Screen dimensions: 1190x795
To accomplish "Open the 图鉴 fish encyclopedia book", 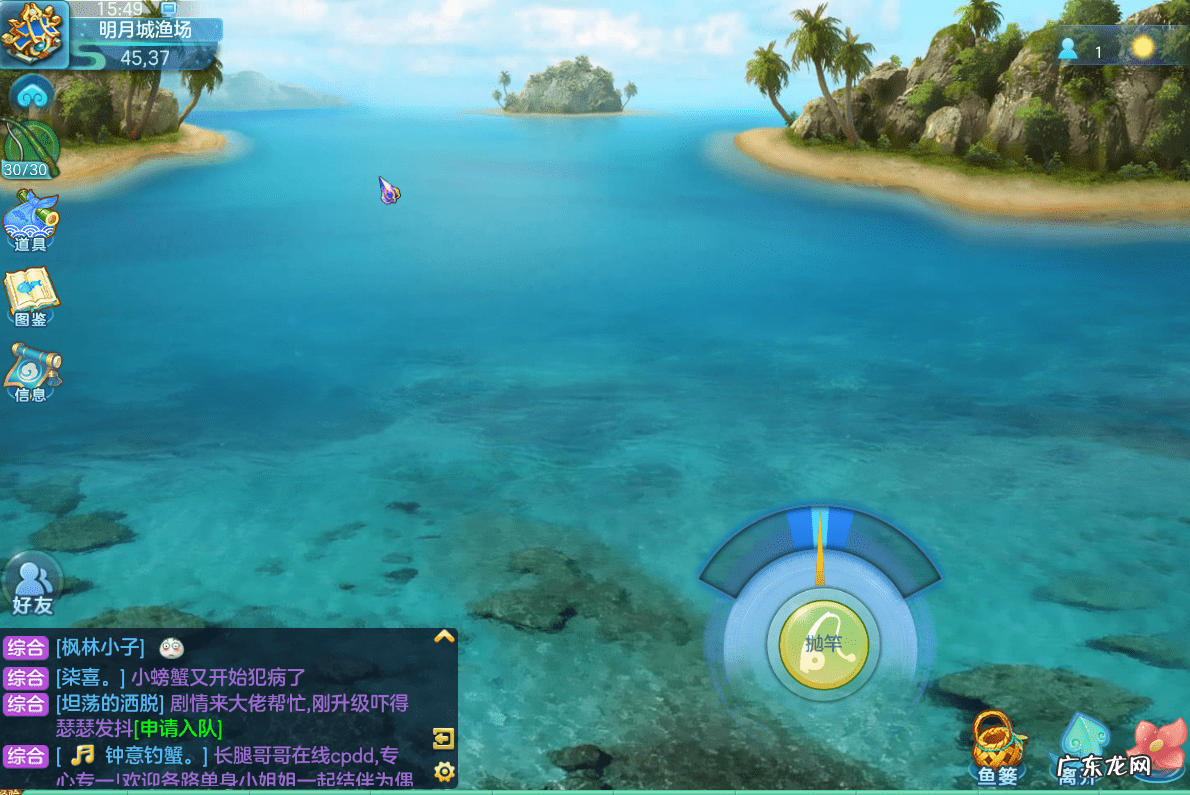I will [x=31, y=297].
